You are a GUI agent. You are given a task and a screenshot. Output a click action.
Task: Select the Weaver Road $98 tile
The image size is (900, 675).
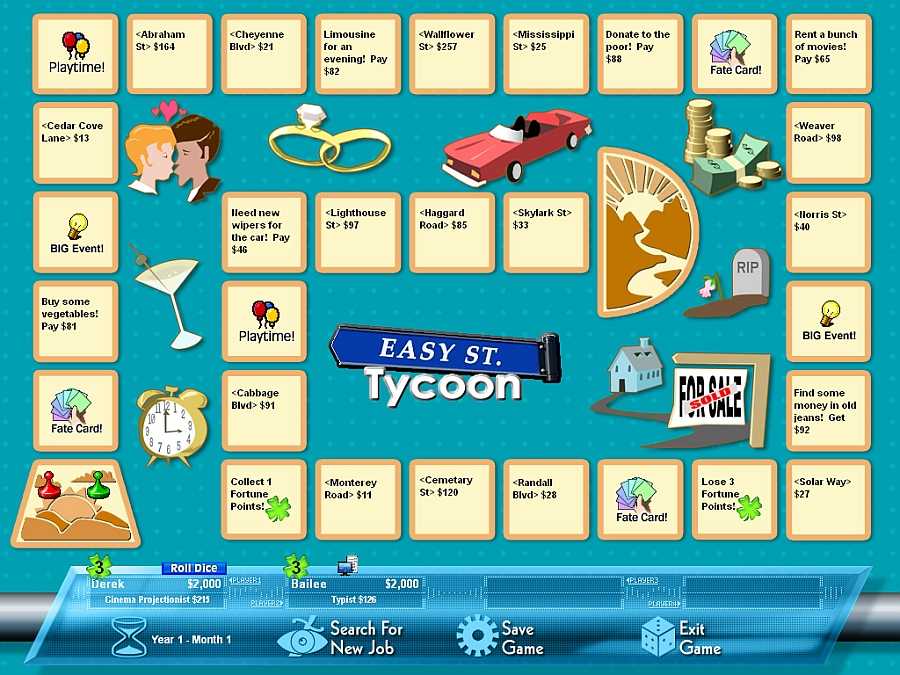828,143
